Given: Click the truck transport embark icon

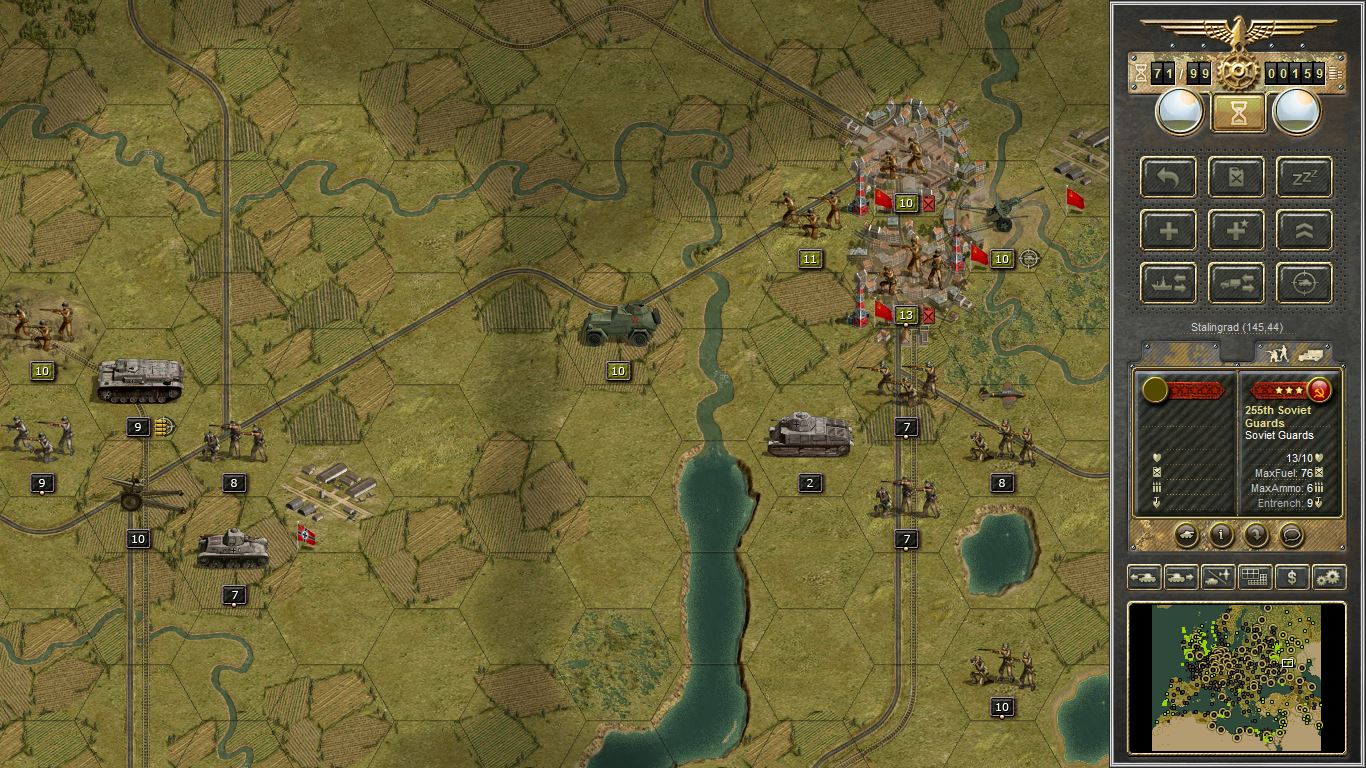Looking at the screenshot, I should (1236, 283).
